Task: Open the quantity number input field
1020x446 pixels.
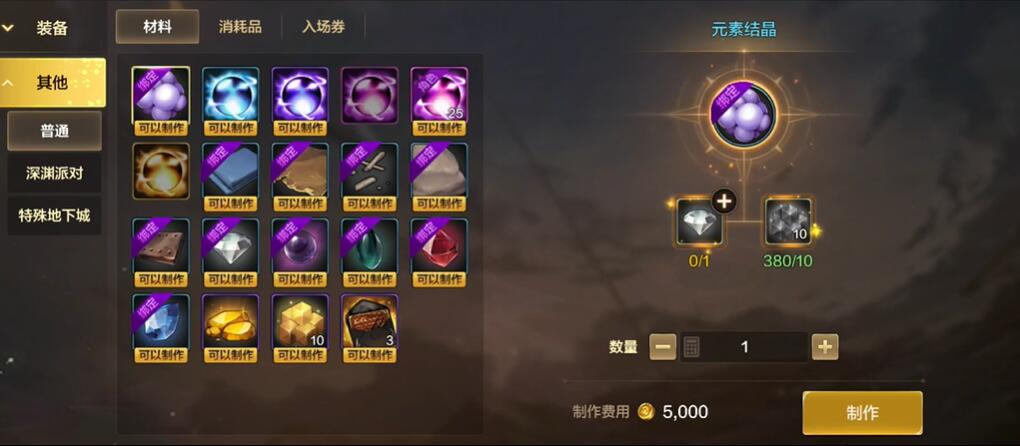Action: [x=744, y=347]
